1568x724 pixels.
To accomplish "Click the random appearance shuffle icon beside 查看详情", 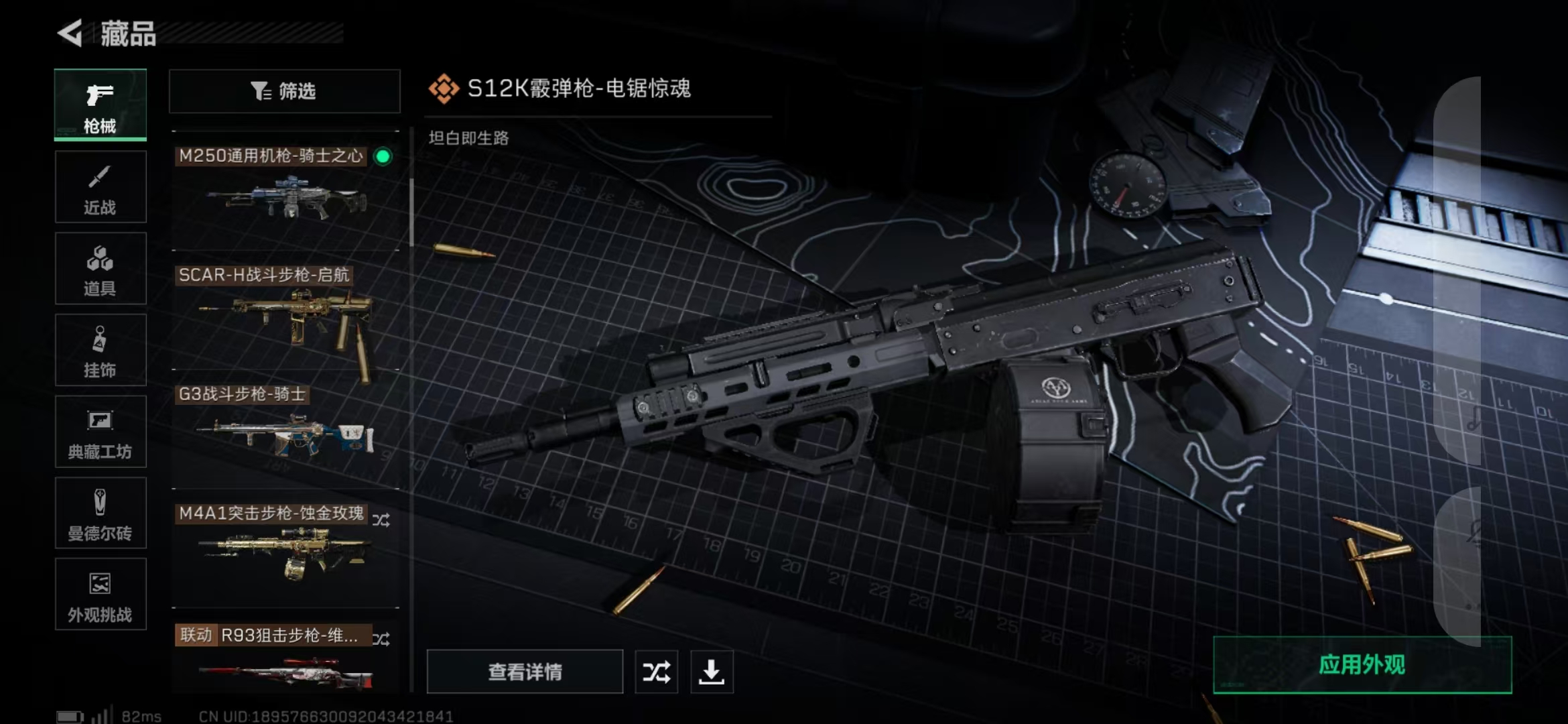I will click(657, 671).
